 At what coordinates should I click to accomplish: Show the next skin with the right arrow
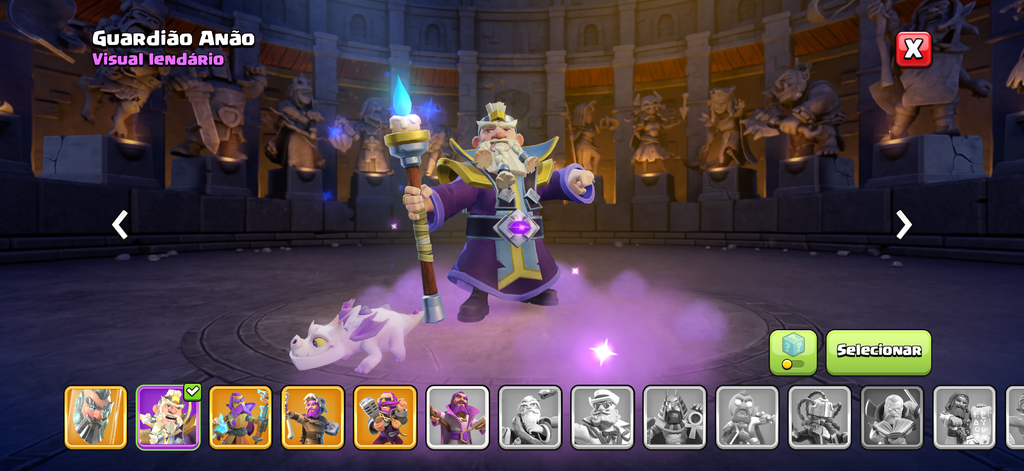click(x=903, y=224)
